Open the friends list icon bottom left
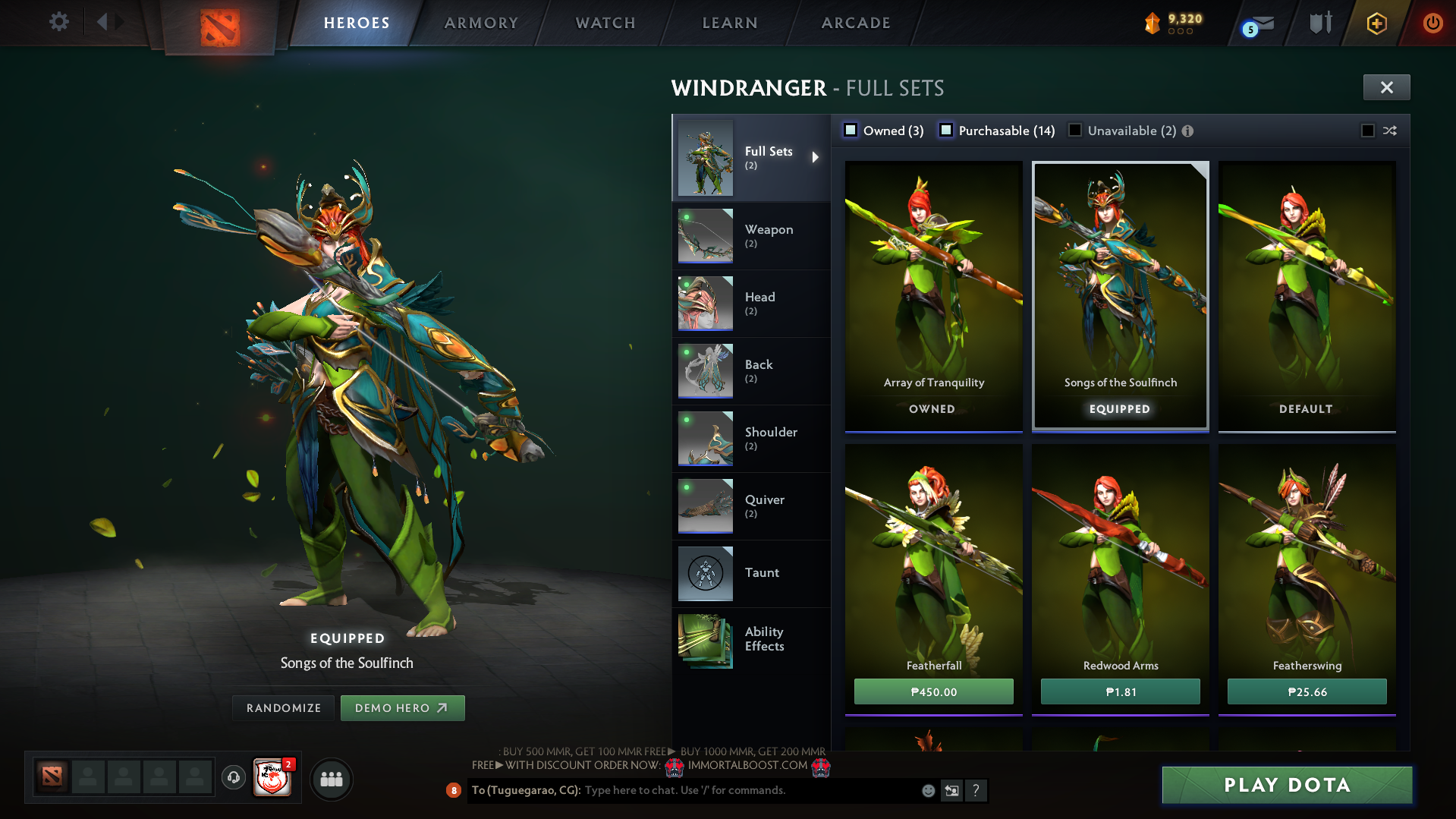1456x819 pixels. 331,779
